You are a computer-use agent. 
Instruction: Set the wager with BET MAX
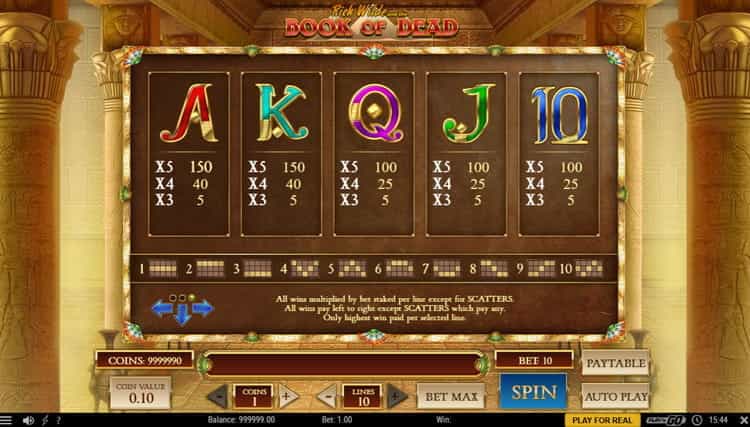(x=450, y=396)
